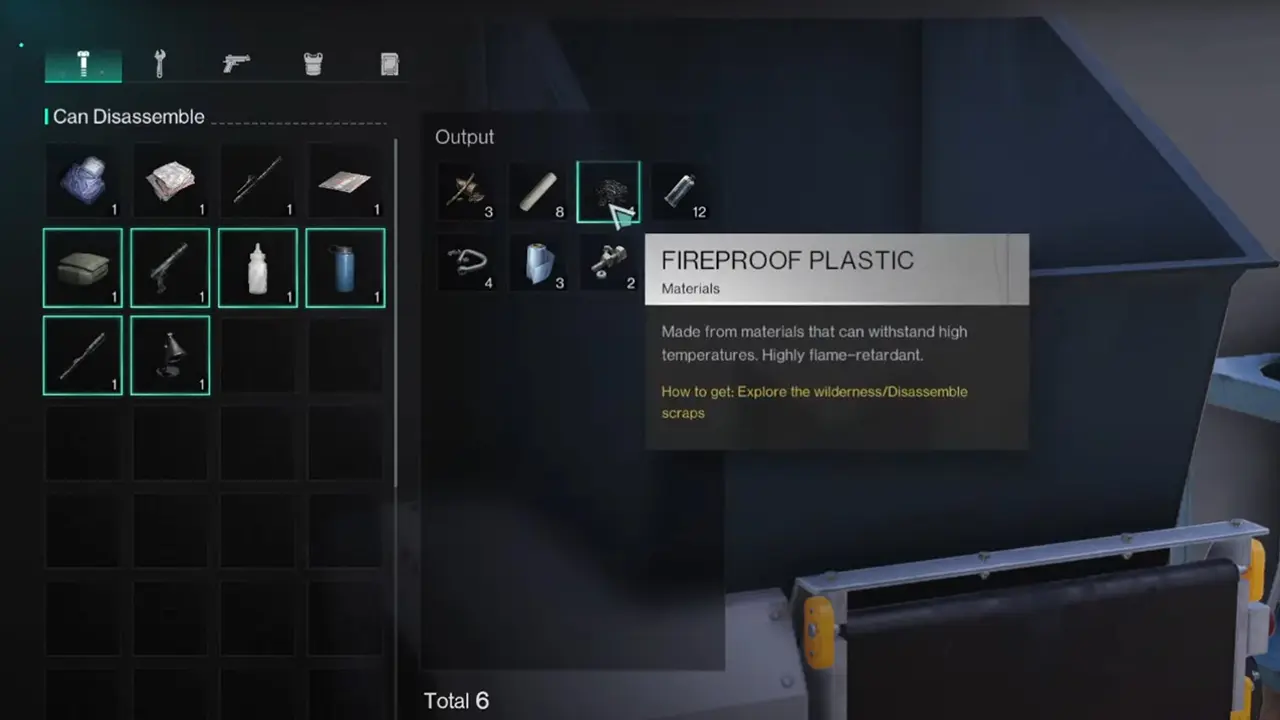
Task: Click the metal scraps output showing quantity 3
Action: pos(467,190)
